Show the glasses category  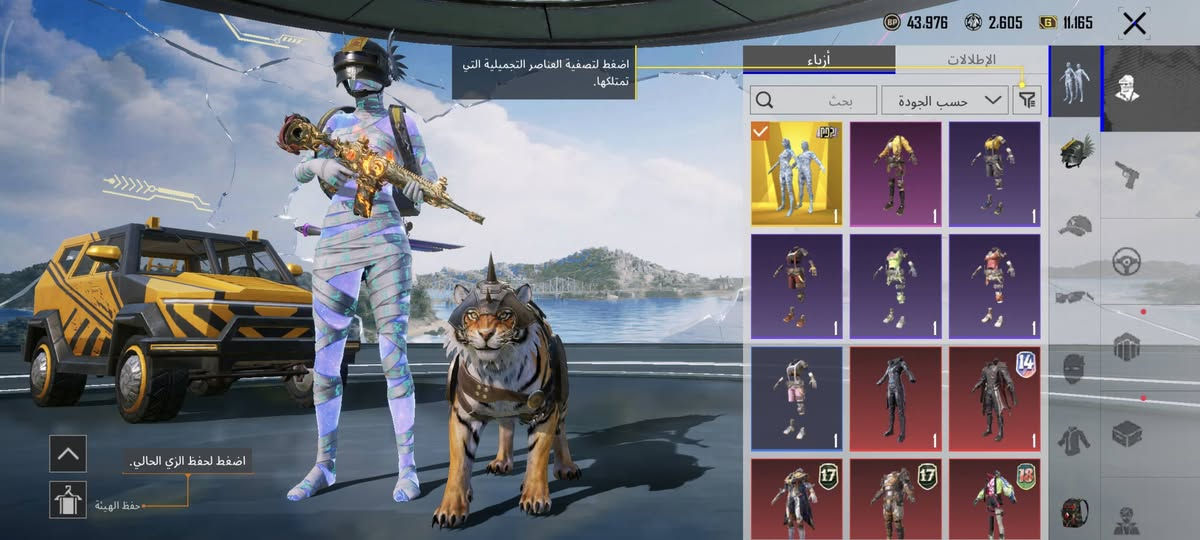pos(1074,295)
